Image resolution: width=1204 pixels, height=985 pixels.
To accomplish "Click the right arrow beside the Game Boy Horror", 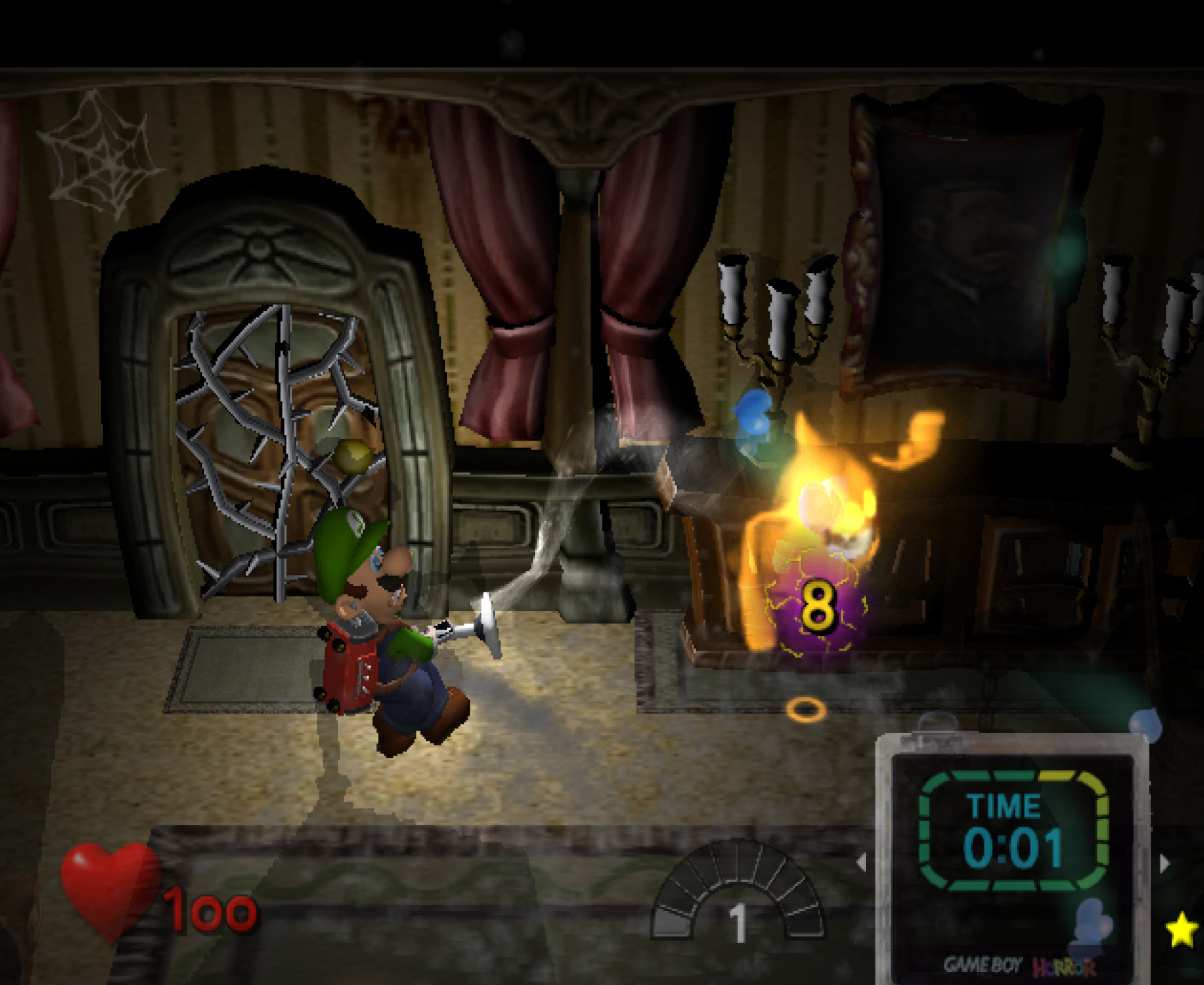I will coord(1165,863).
